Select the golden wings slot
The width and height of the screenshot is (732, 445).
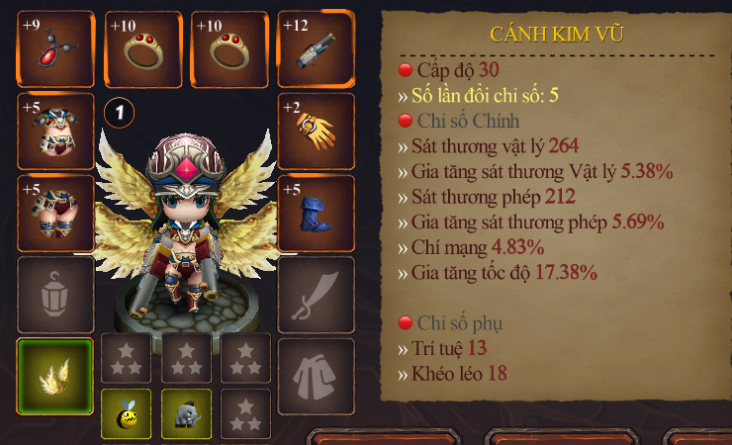[56, 376]
